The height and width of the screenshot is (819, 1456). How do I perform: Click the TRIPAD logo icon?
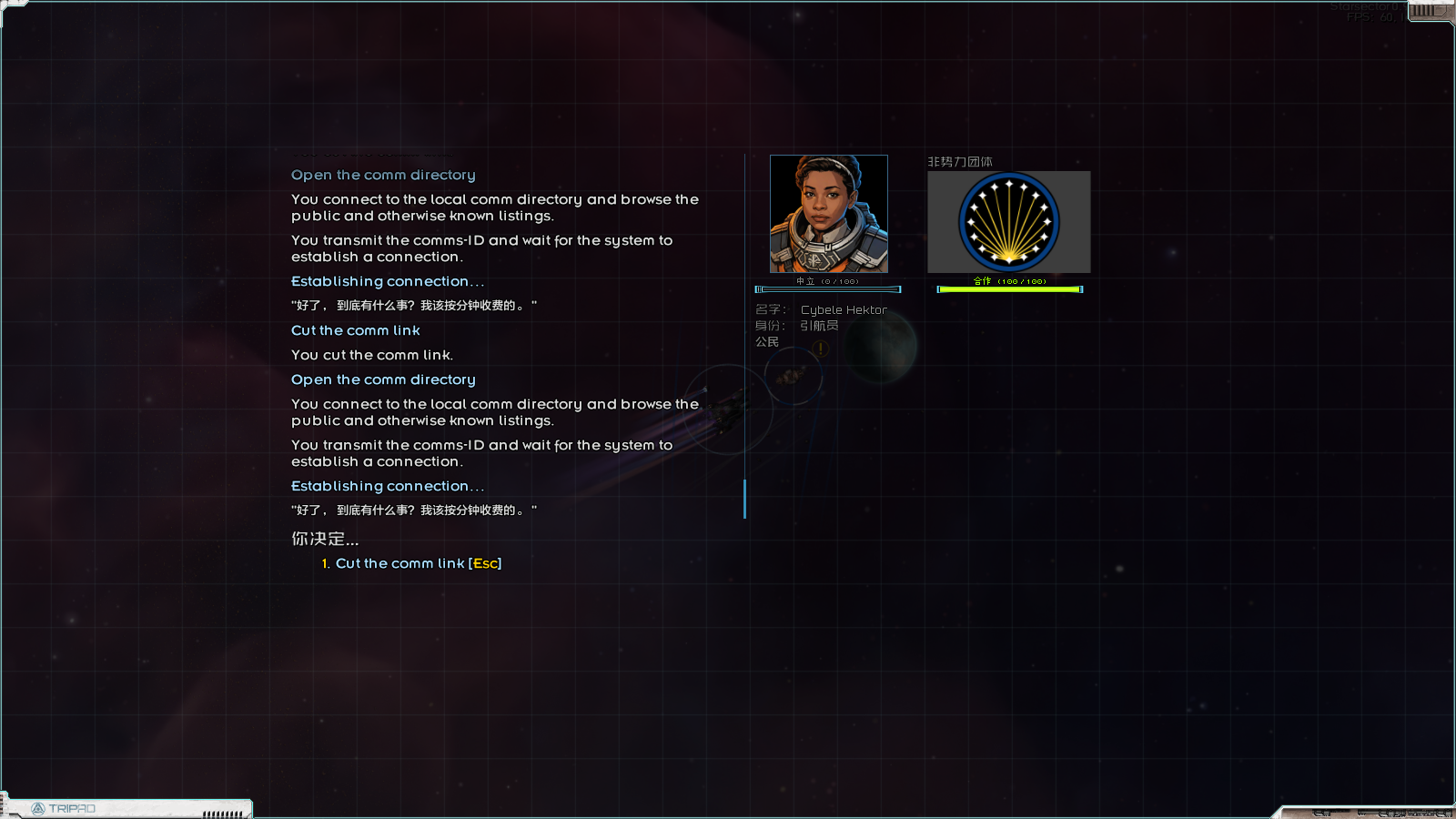38,806
